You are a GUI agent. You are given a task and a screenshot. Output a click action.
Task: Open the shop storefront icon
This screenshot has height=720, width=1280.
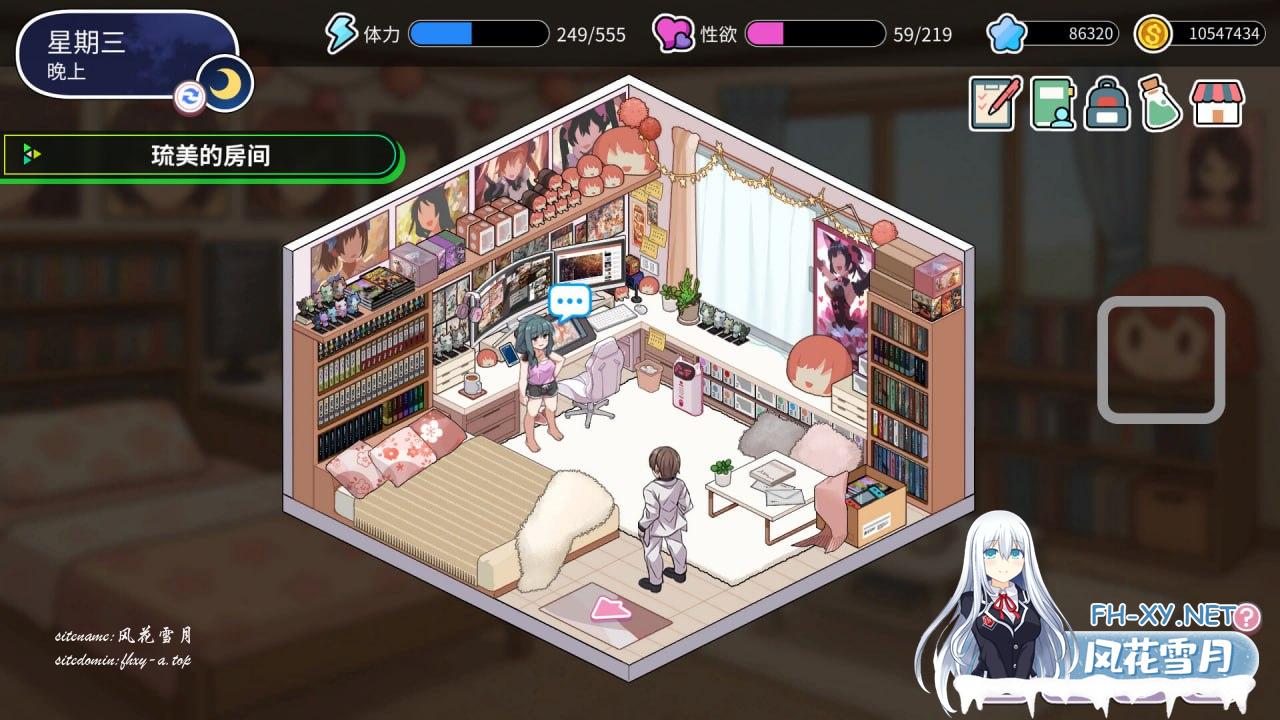tap(1216, 103)
